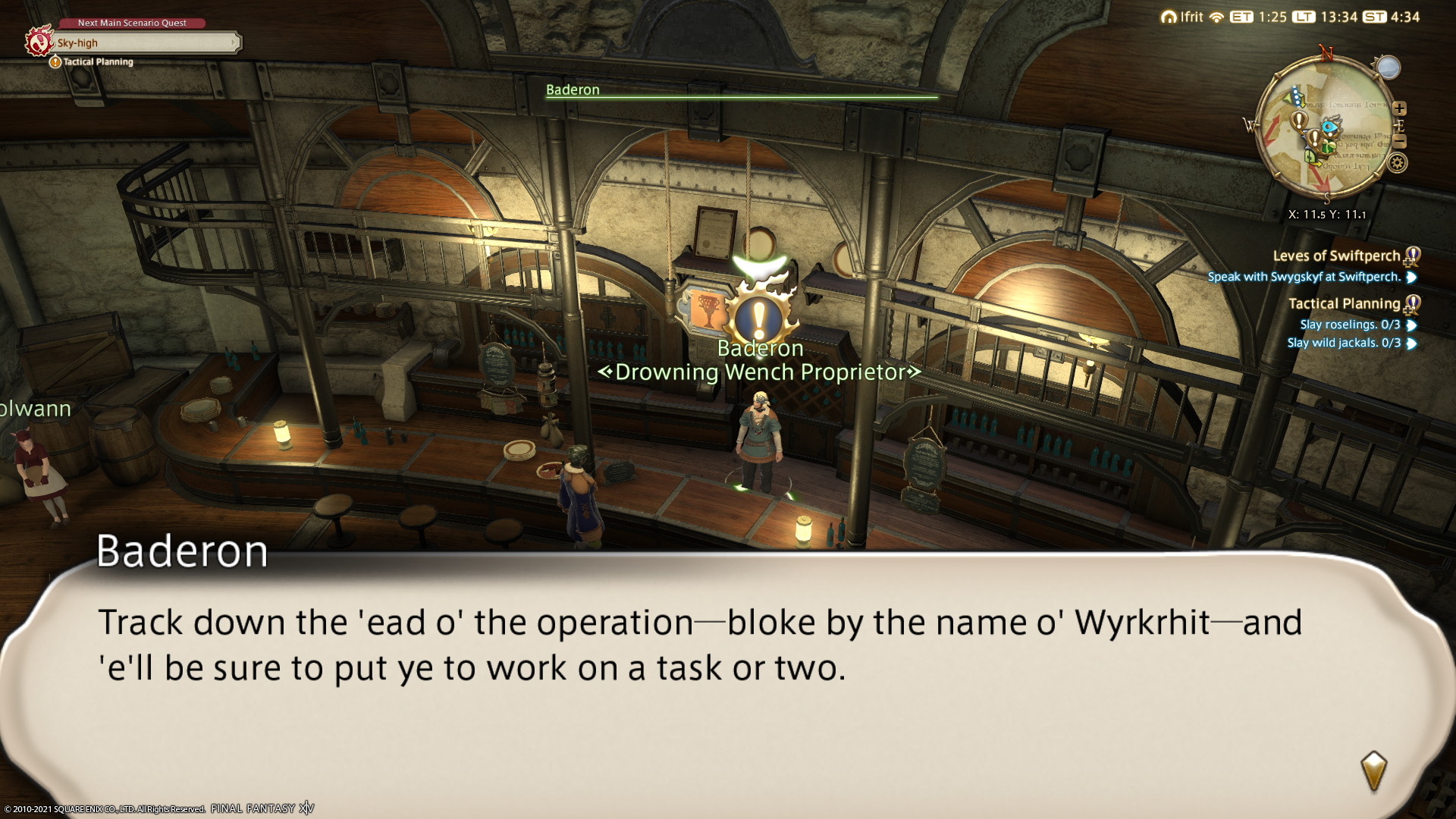The width and height of the screenshot is (1456, 819).
Task: Click the weather indicator beside the minimap
Action: click(1388, 67)
